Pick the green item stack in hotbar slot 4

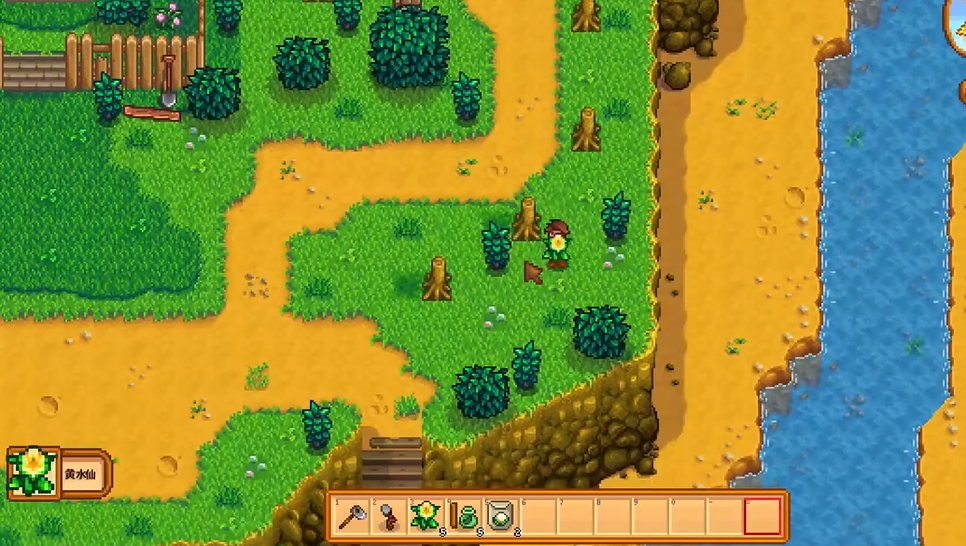click(x=464, y=516)
